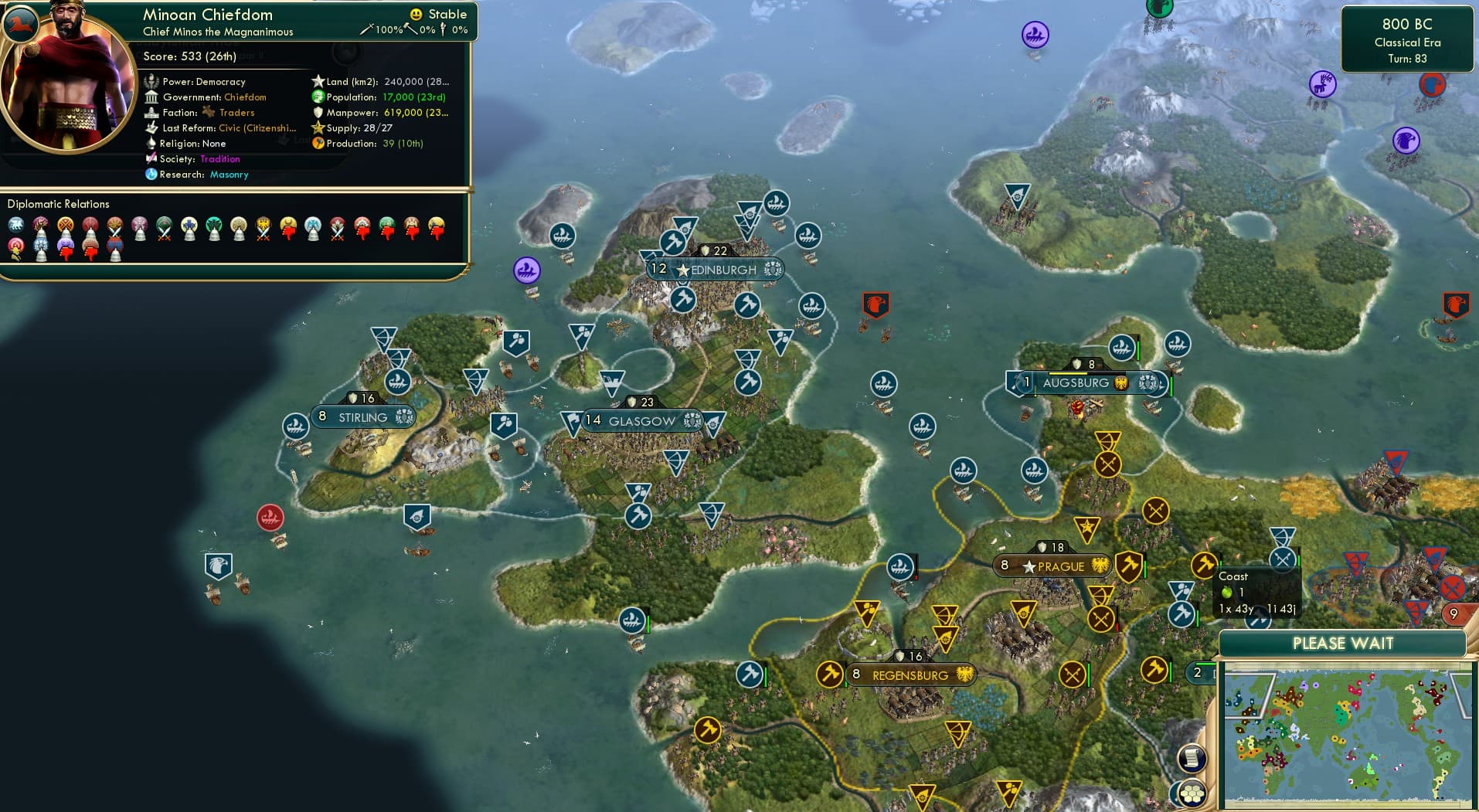Select the trireme naval unit near Stirling

click(x=296, y=426)
